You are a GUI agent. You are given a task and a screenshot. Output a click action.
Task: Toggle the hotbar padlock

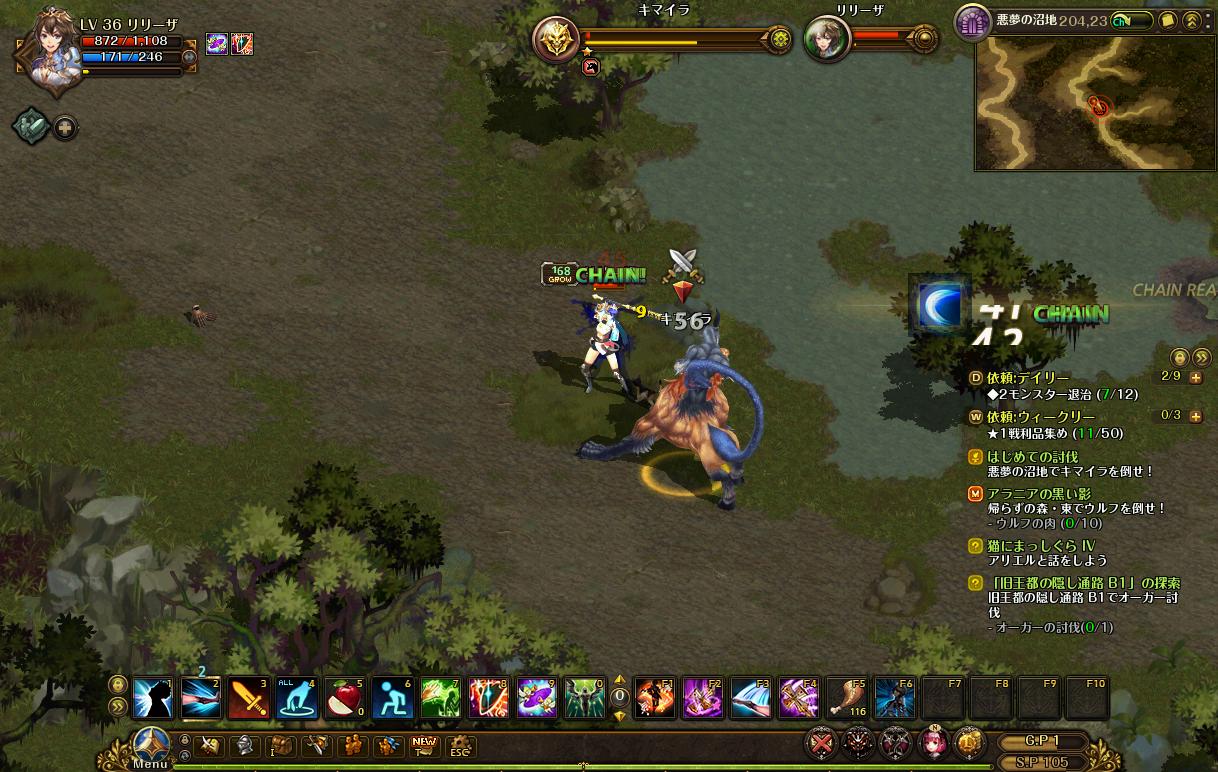click(x=118, y=685)
